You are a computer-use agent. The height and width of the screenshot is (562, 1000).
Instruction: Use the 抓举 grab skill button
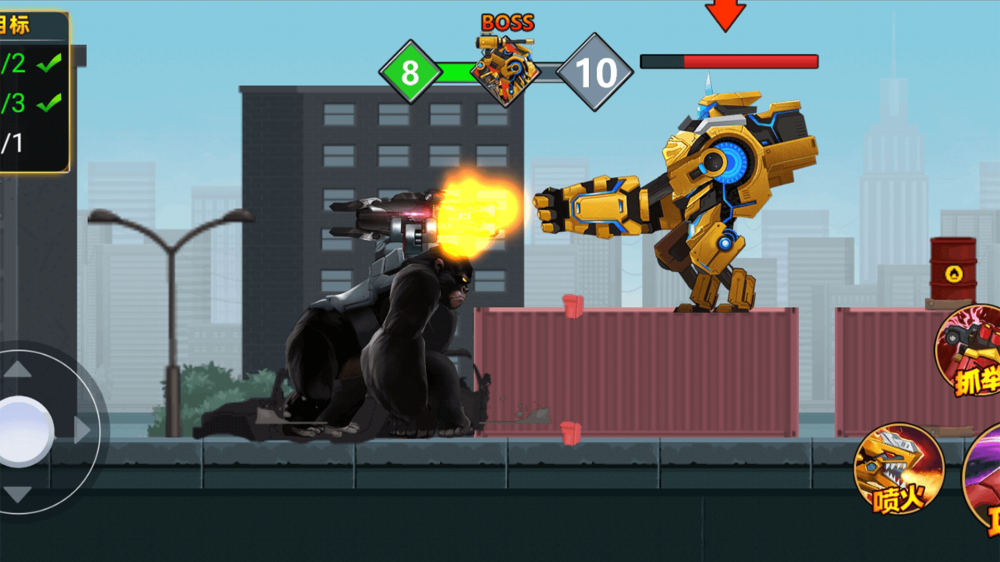970,352
